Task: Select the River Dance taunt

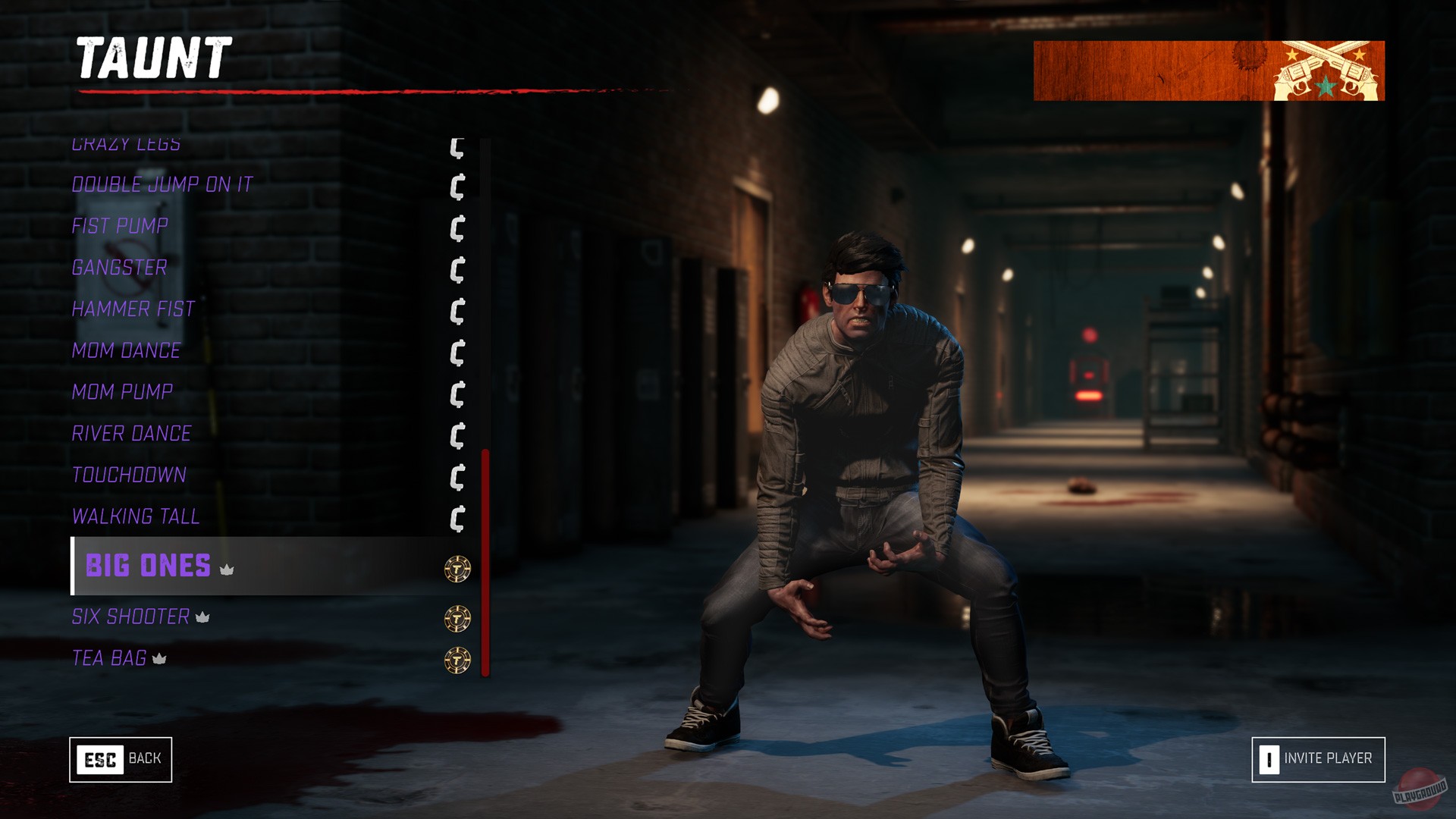Action: click(x=130, y=434)
